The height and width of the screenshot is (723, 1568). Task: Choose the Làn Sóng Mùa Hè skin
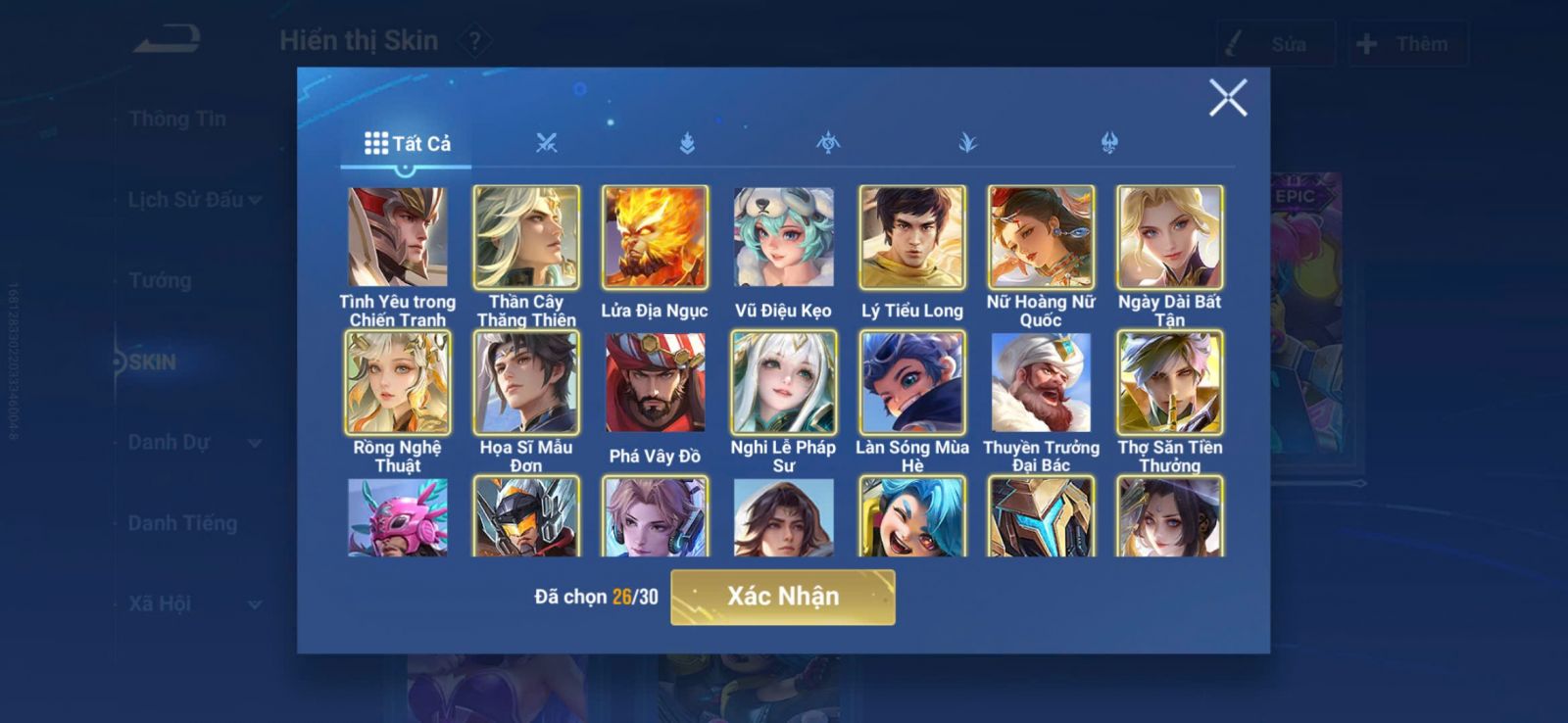point(912,382)
